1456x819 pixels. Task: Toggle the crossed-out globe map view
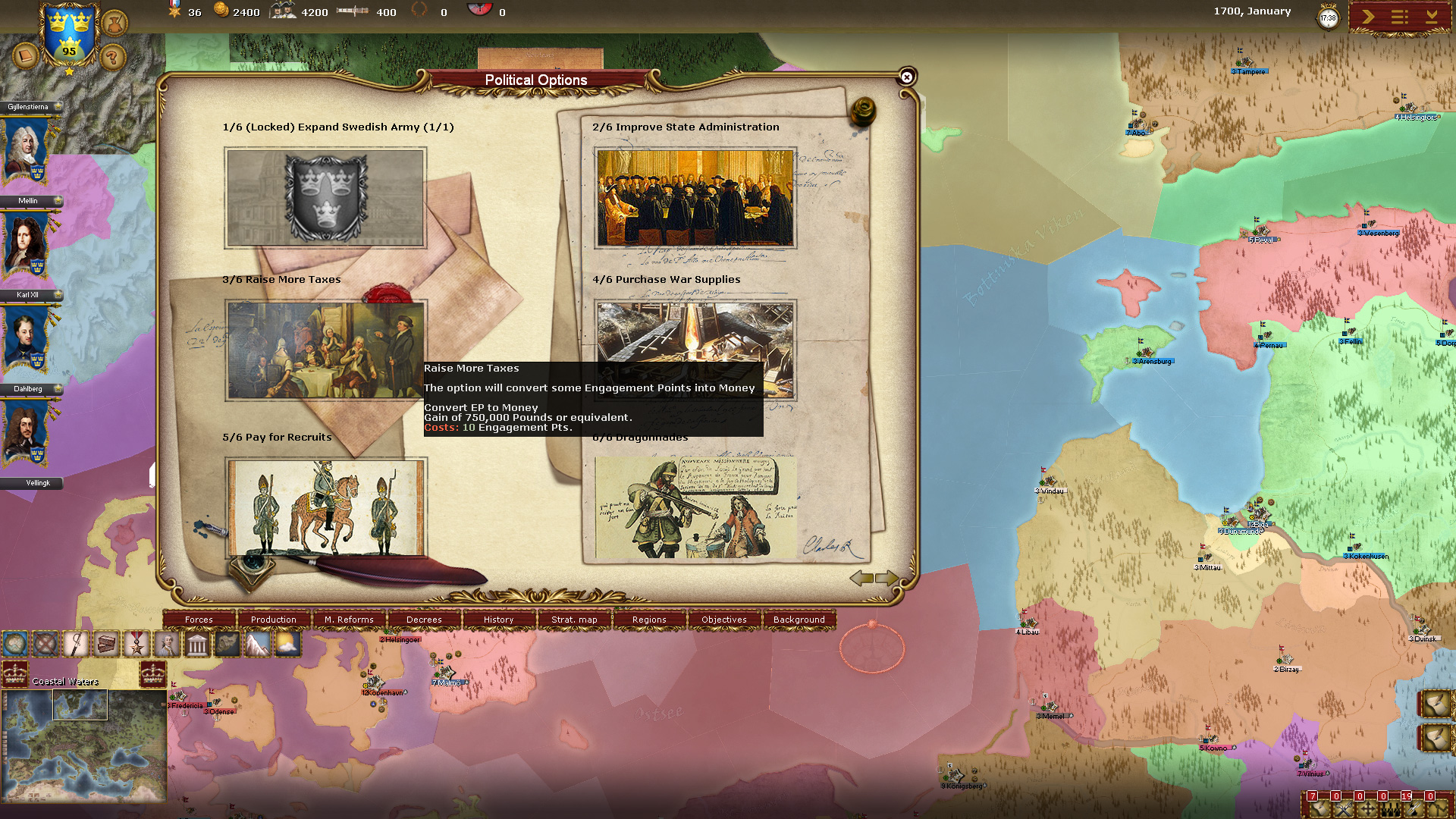pos(44,645)
